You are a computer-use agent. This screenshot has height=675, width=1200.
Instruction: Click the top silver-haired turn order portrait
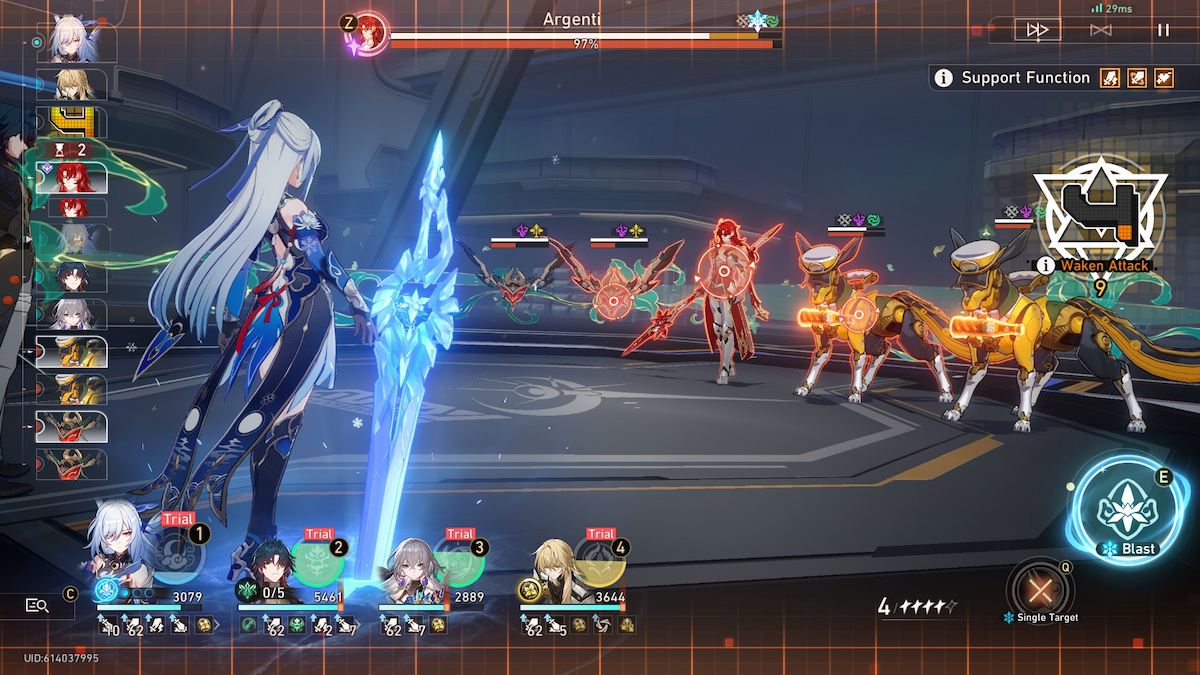pyautogui.click(x=74, y=44)
